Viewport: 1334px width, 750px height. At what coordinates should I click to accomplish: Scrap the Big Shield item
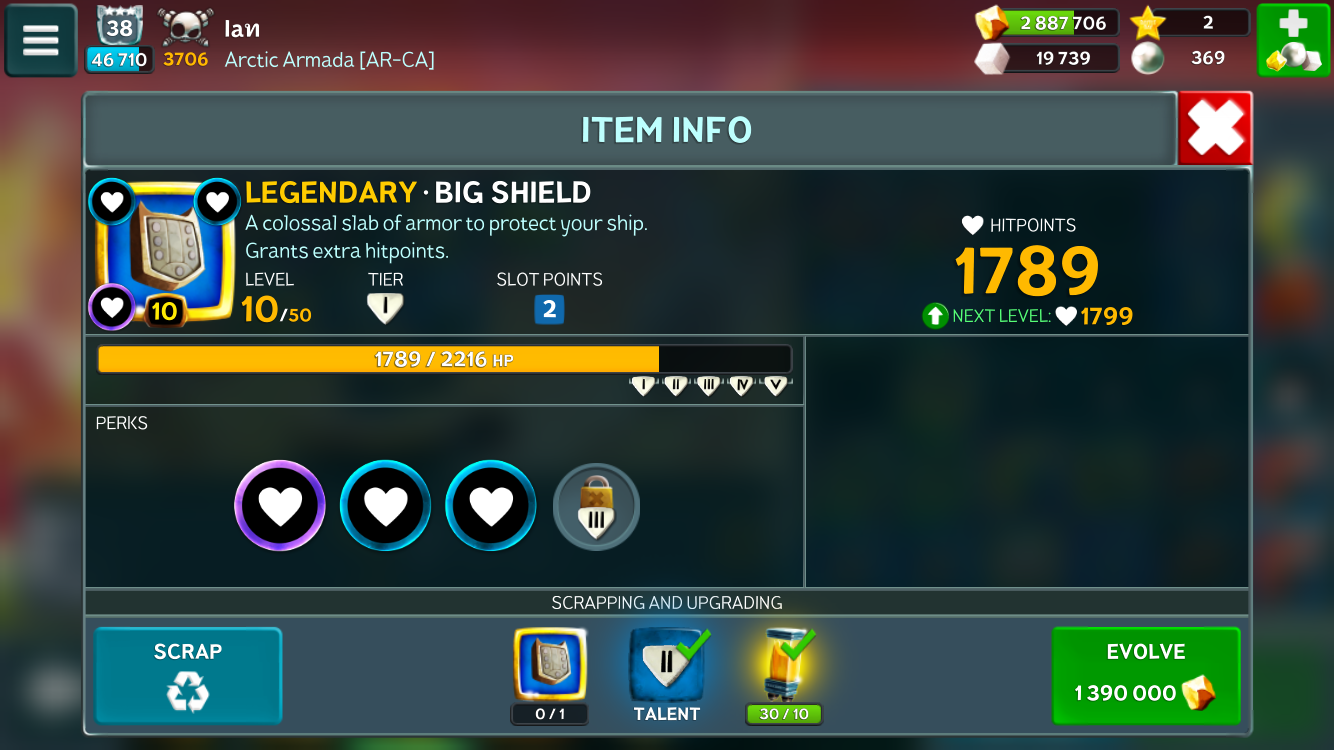pos(188,675)
